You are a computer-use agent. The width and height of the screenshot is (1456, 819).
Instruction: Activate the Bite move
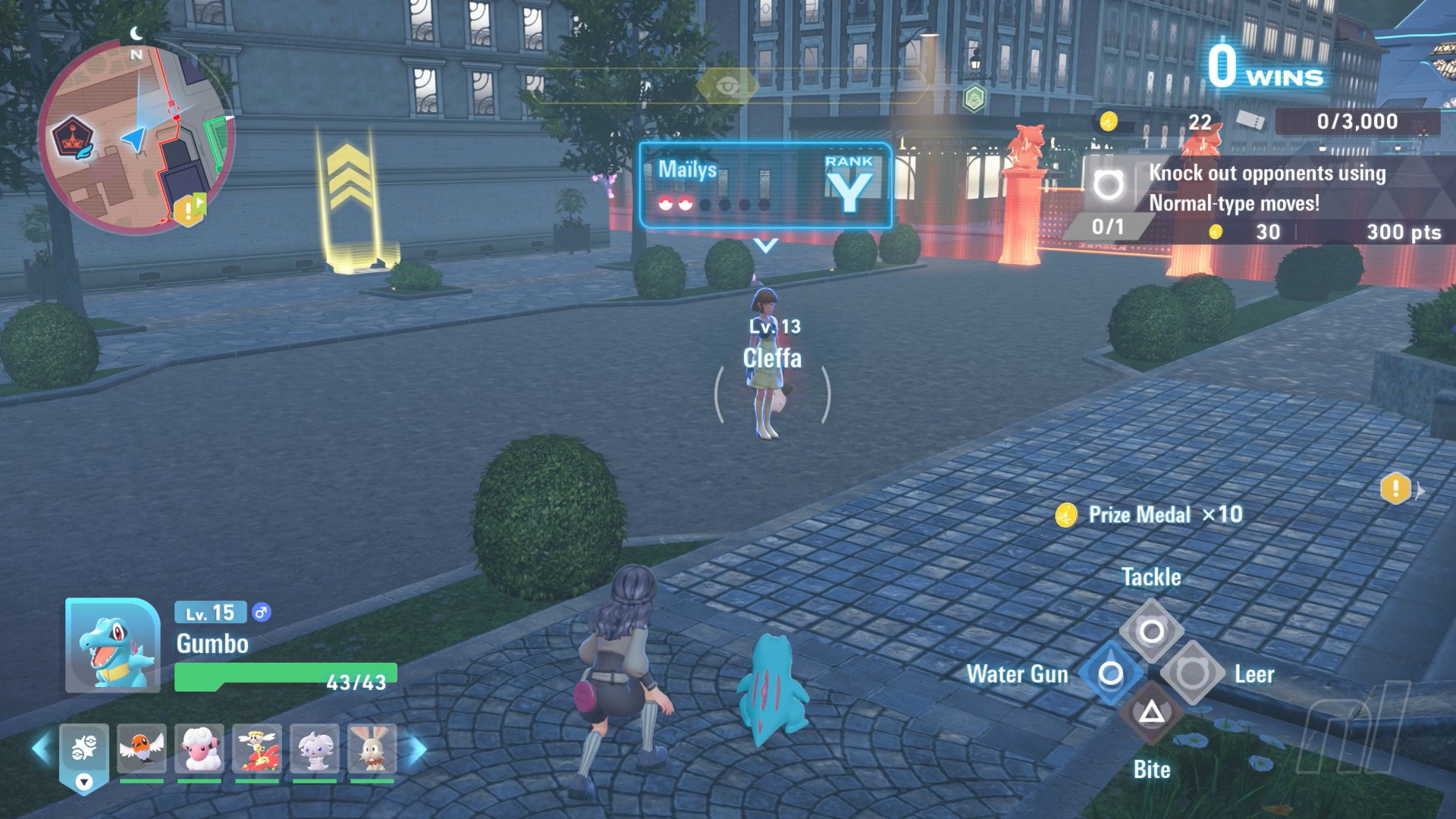tap(1151, 713)
